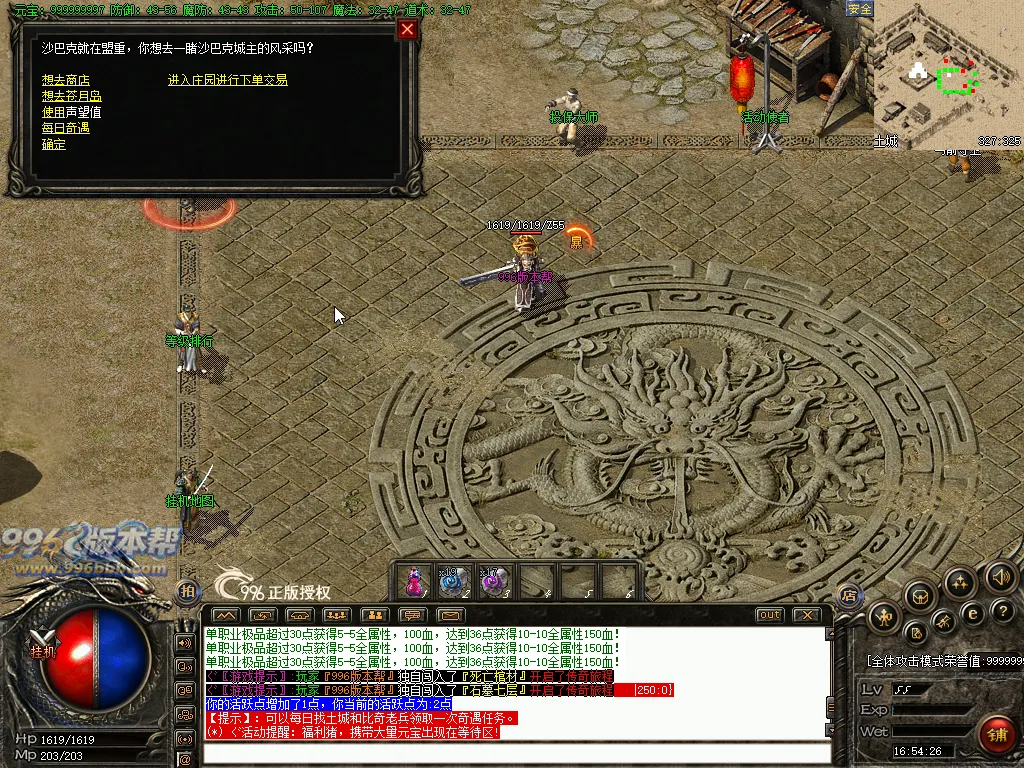The height and width of the screenshot is (768, 1024).
Task: Choose the 想去商店 dialogue option
Action: (x=65, y=80)
